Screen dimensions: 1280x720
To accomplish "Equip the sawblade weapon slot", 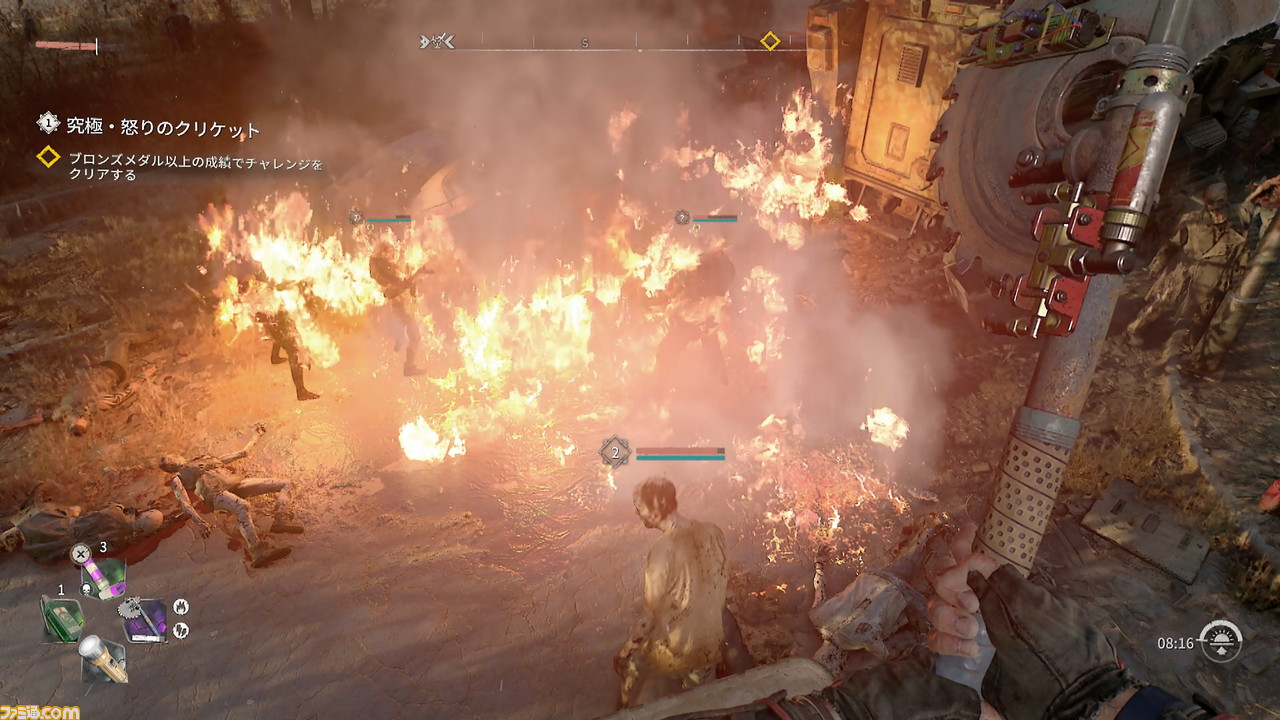I will pos(144,618).
